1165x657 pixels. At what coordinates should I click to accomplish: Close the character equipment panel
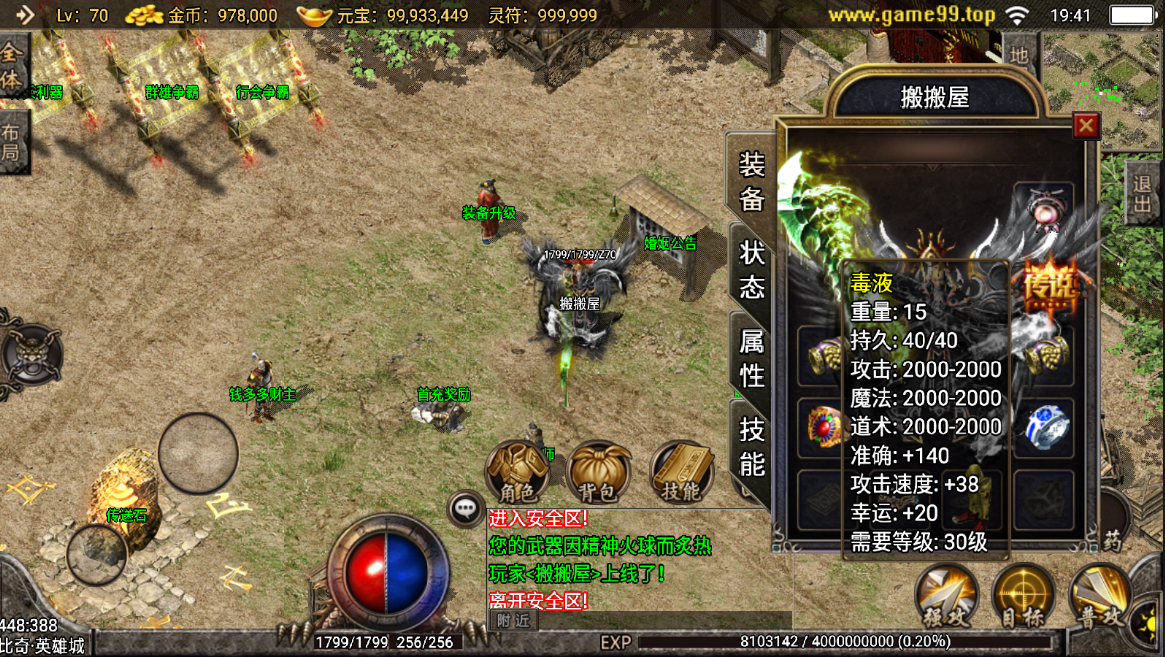click(1085, 125)
